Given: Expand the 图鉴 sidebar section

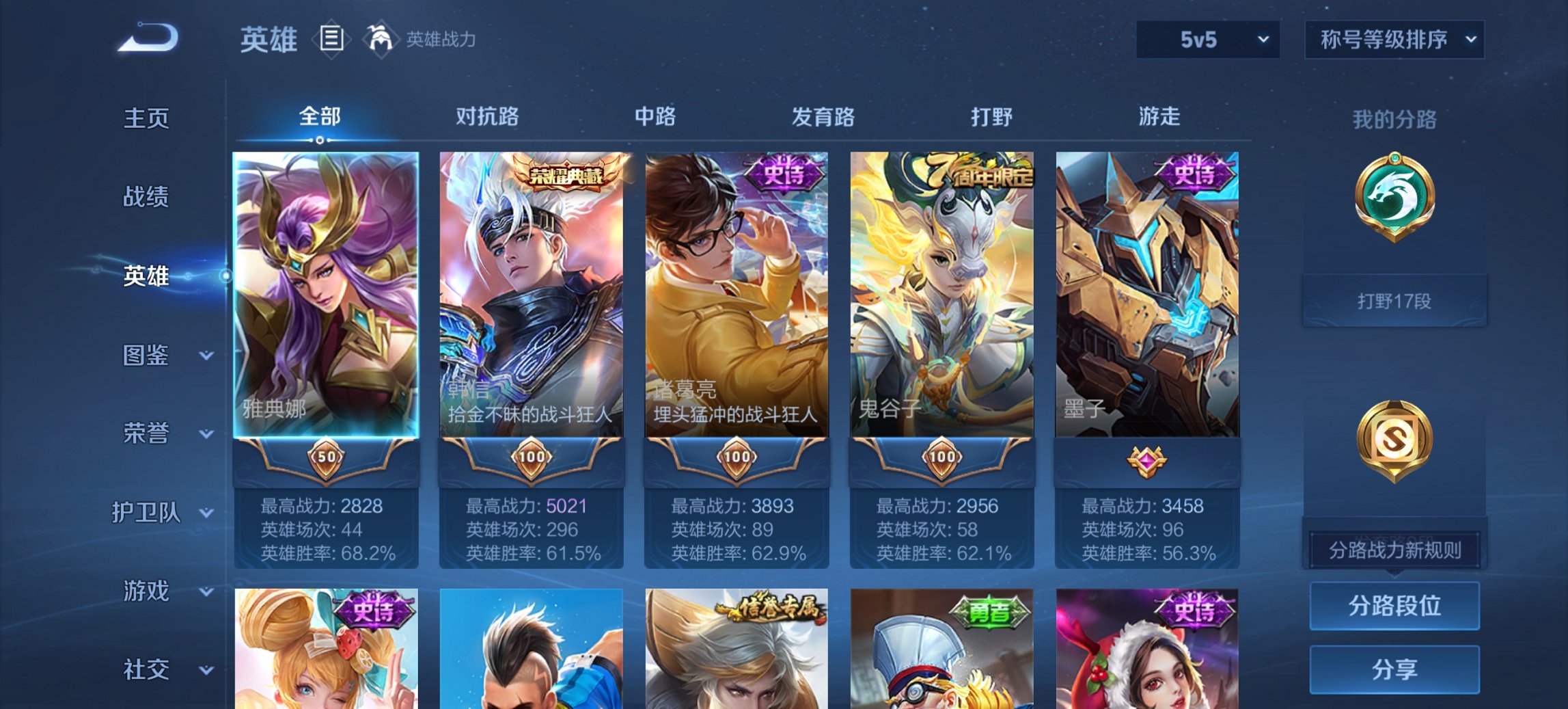Looking at the screenshot, I should [146, 355].
